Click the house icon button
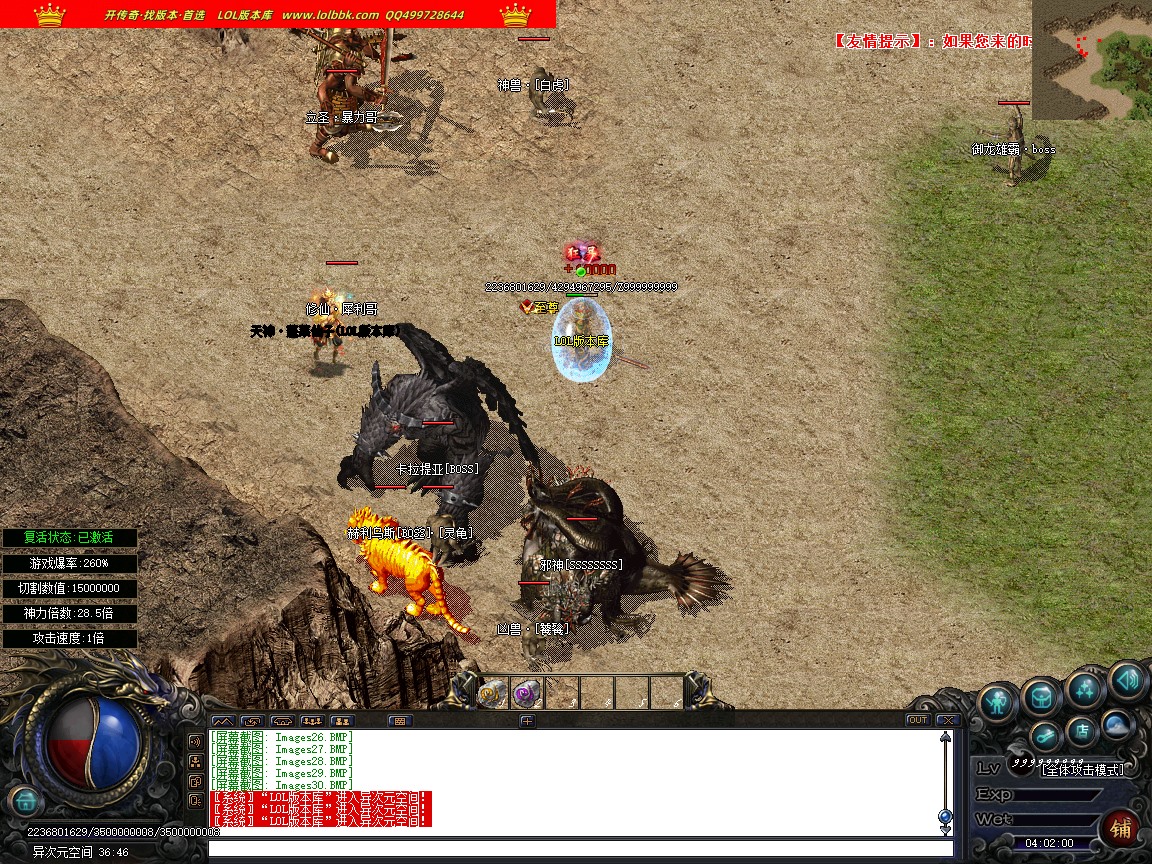This screenshot has width=1152, height=864. (x=25, y=800)
